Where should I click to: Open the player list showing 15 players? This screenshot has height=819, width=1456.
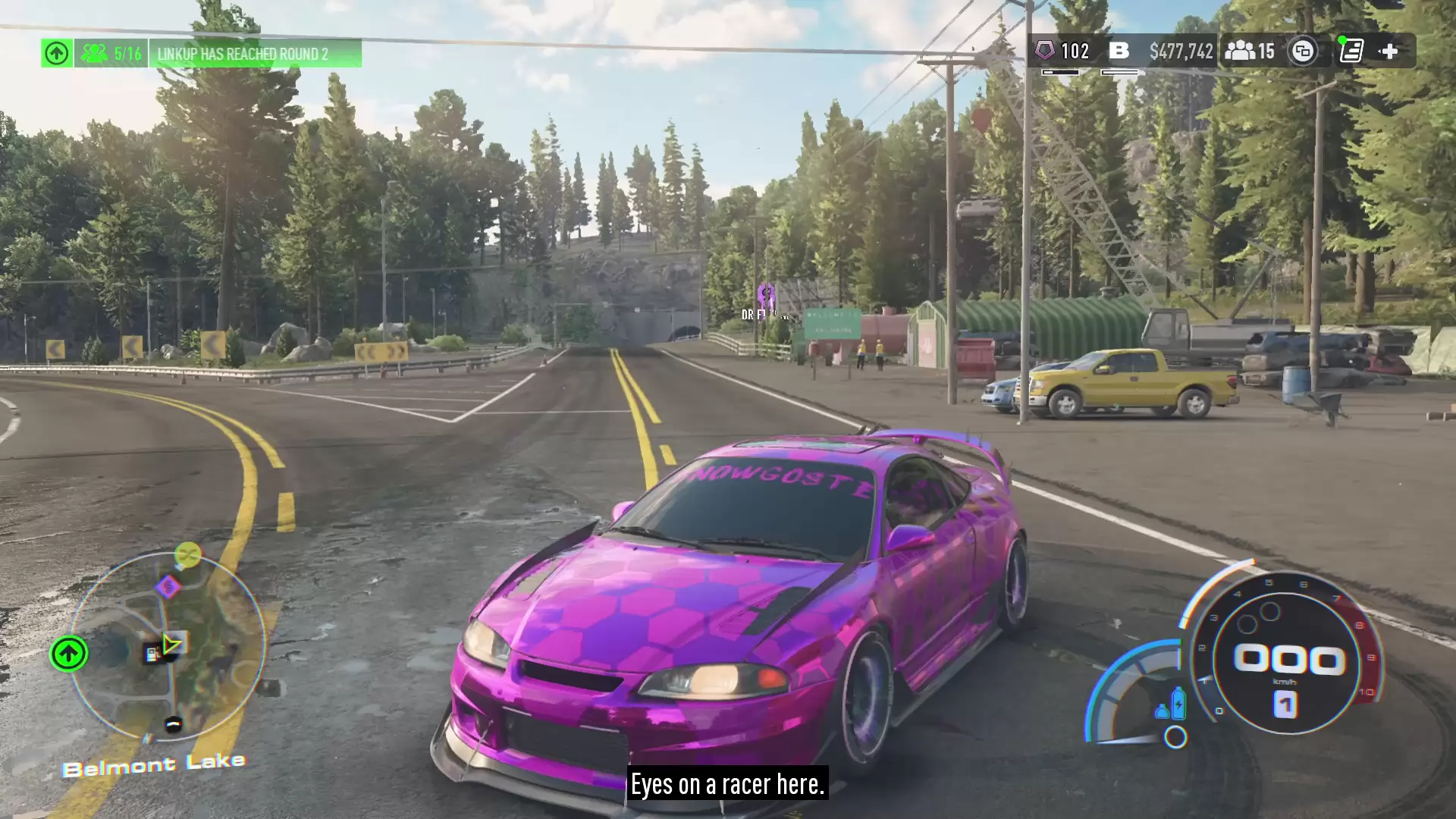point(1250,51)
